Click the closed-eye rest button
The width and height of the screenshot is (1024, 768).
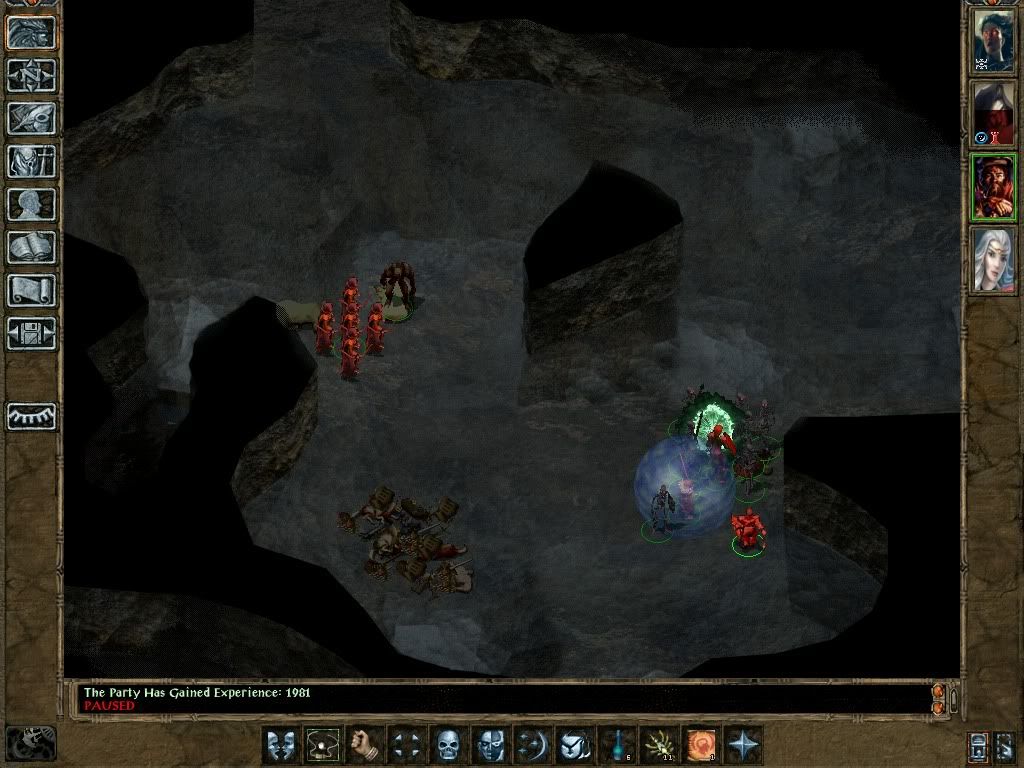32,416
